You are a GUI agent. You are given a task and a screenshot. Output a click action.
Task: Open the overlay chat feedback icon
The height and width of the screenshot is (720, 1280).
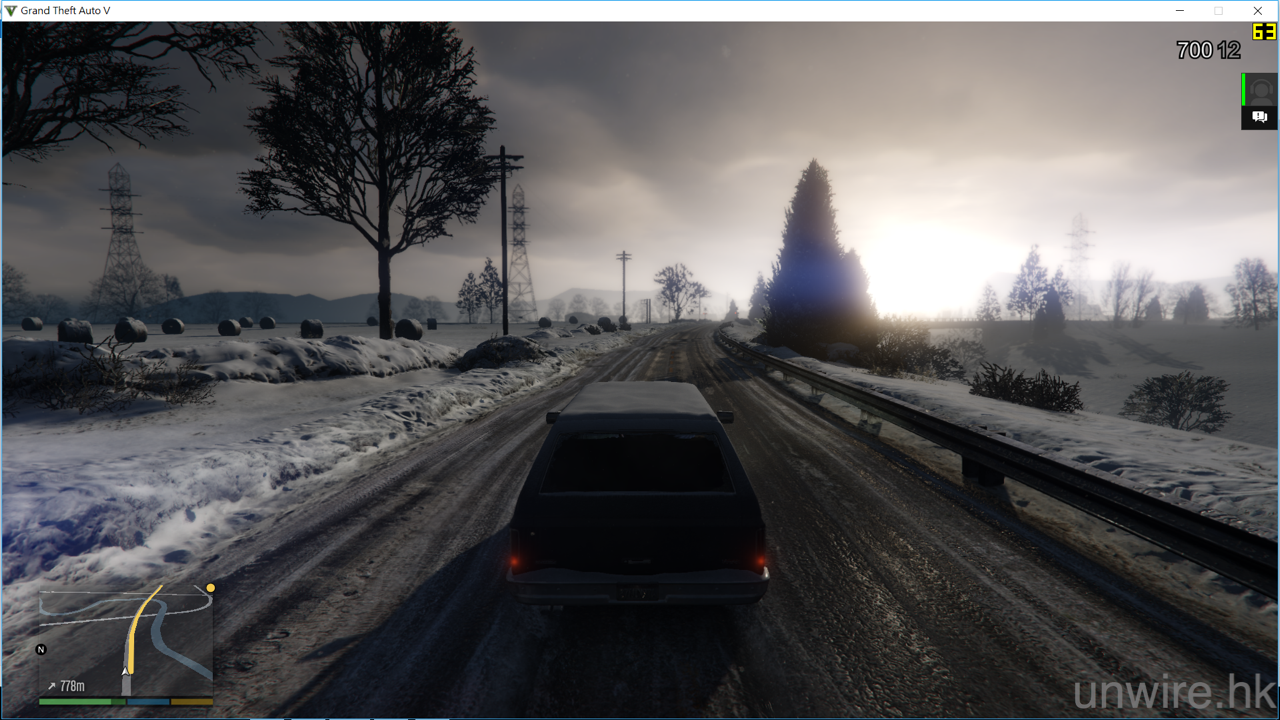[x=1260, y=118]
